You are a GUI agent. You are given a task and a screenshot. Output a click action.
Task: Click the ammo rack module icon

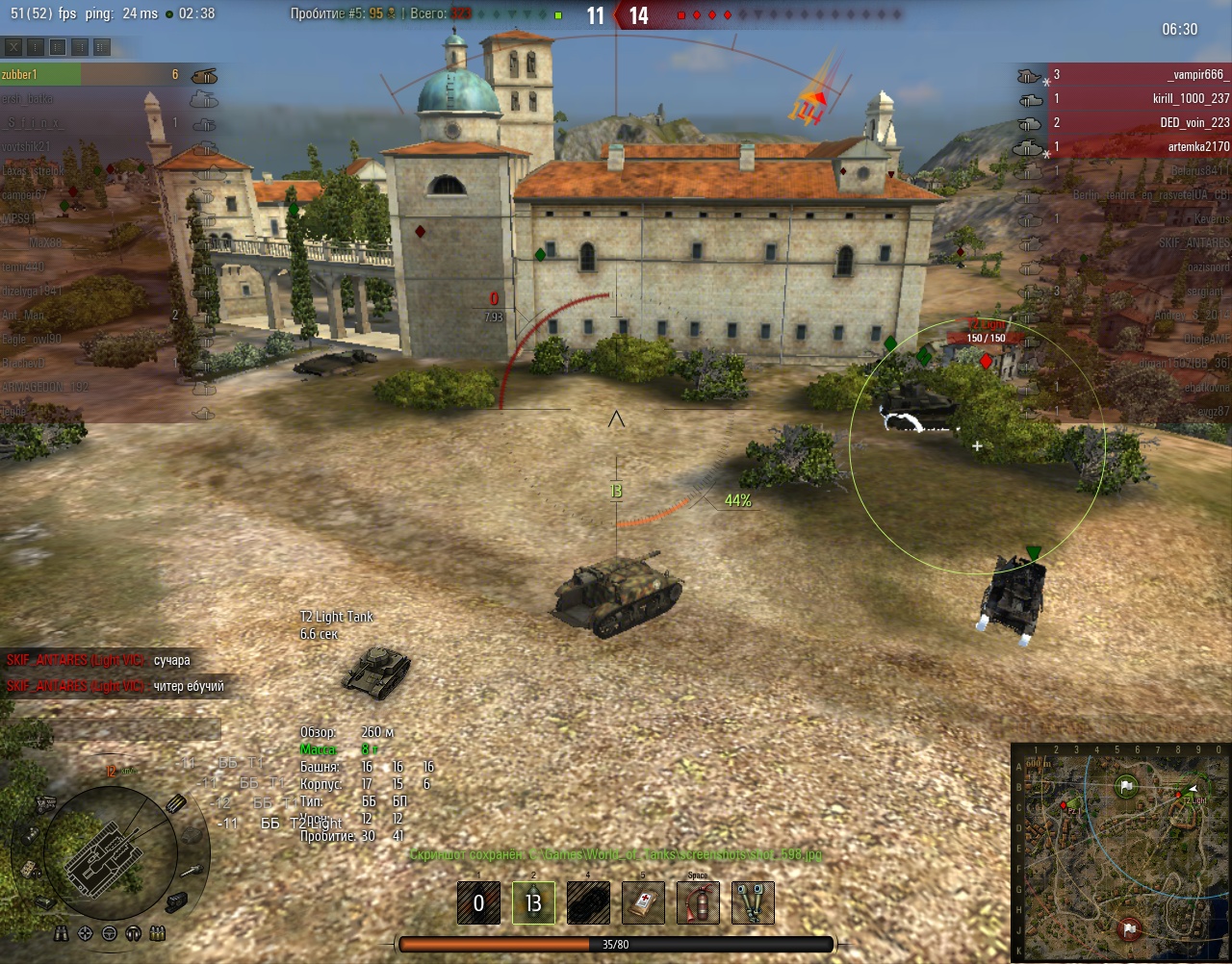click(176, 804)
